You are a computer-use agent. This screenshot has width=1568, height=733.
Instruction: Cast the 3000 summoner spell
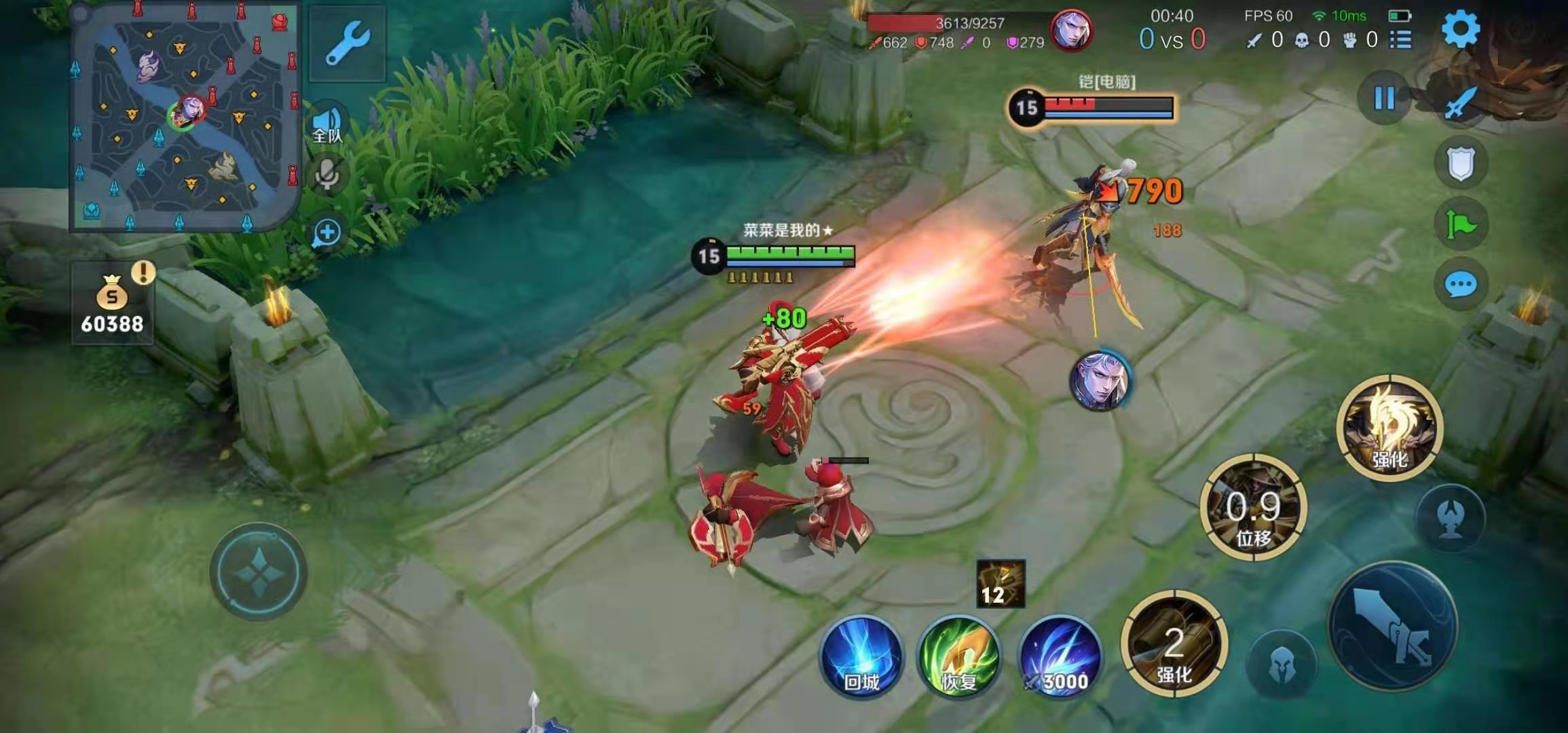point(1061,657)
